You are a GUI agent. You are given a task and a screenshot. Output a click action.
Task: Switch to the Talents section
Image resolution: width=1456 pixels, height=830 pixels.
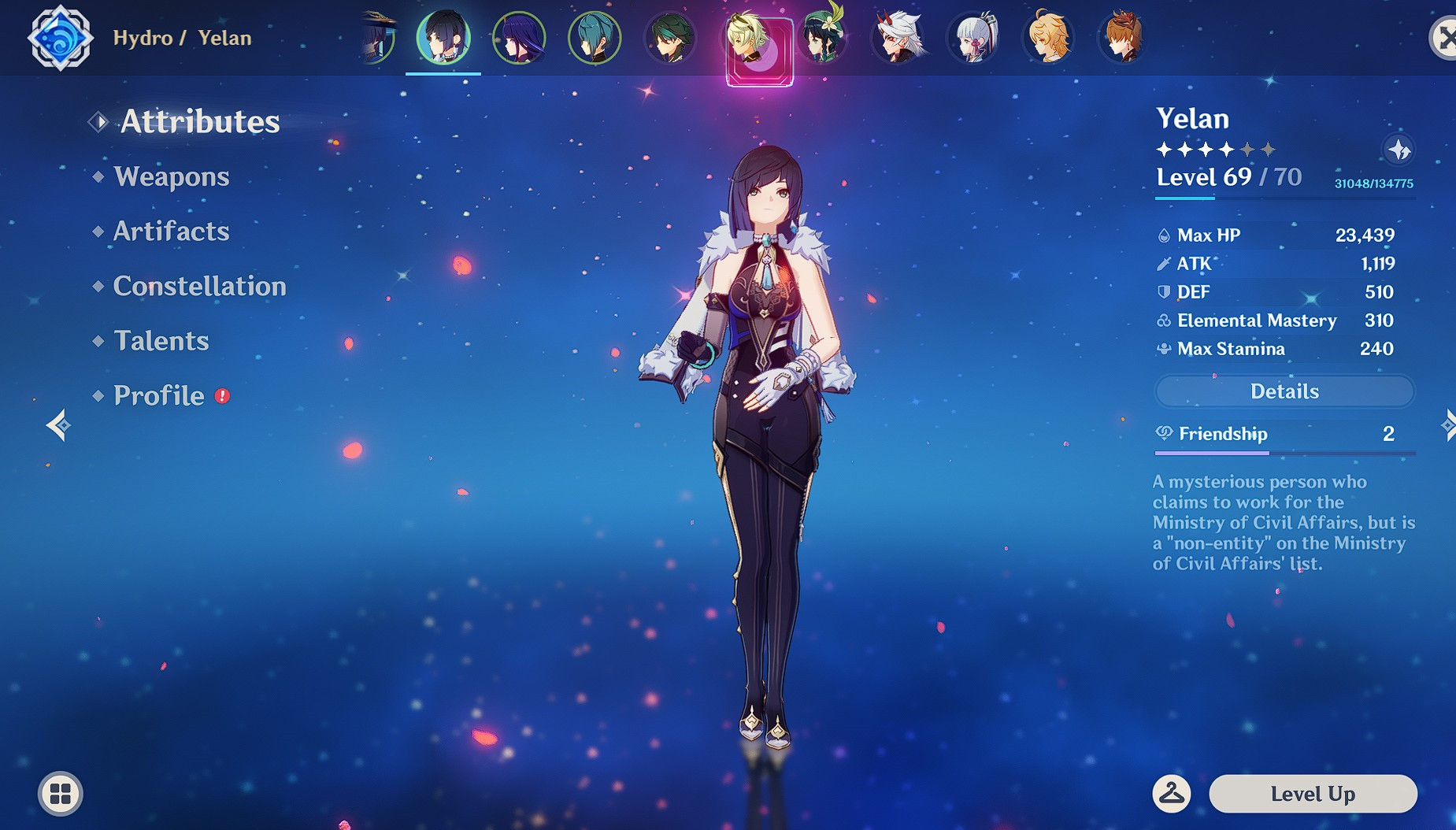click(161, 341)
